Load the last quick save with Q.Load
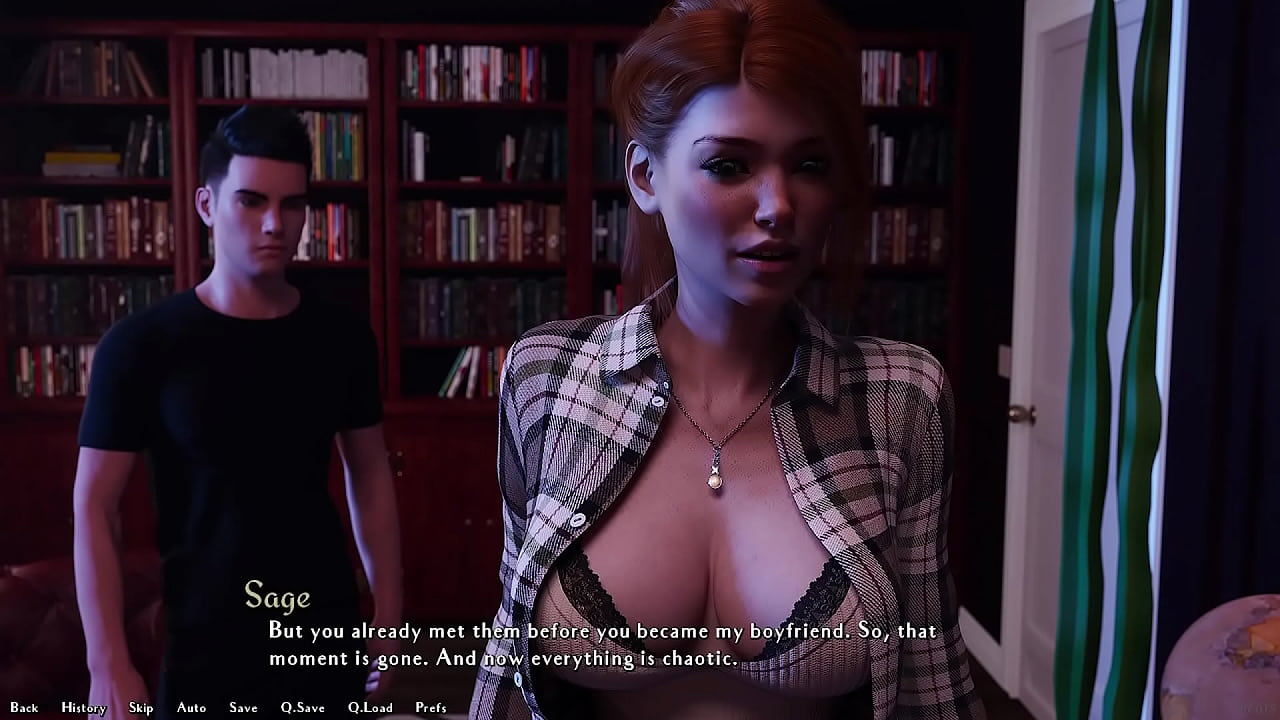Image resolution: width=1280 pixels, height=720 pixels. pos(370,707)
